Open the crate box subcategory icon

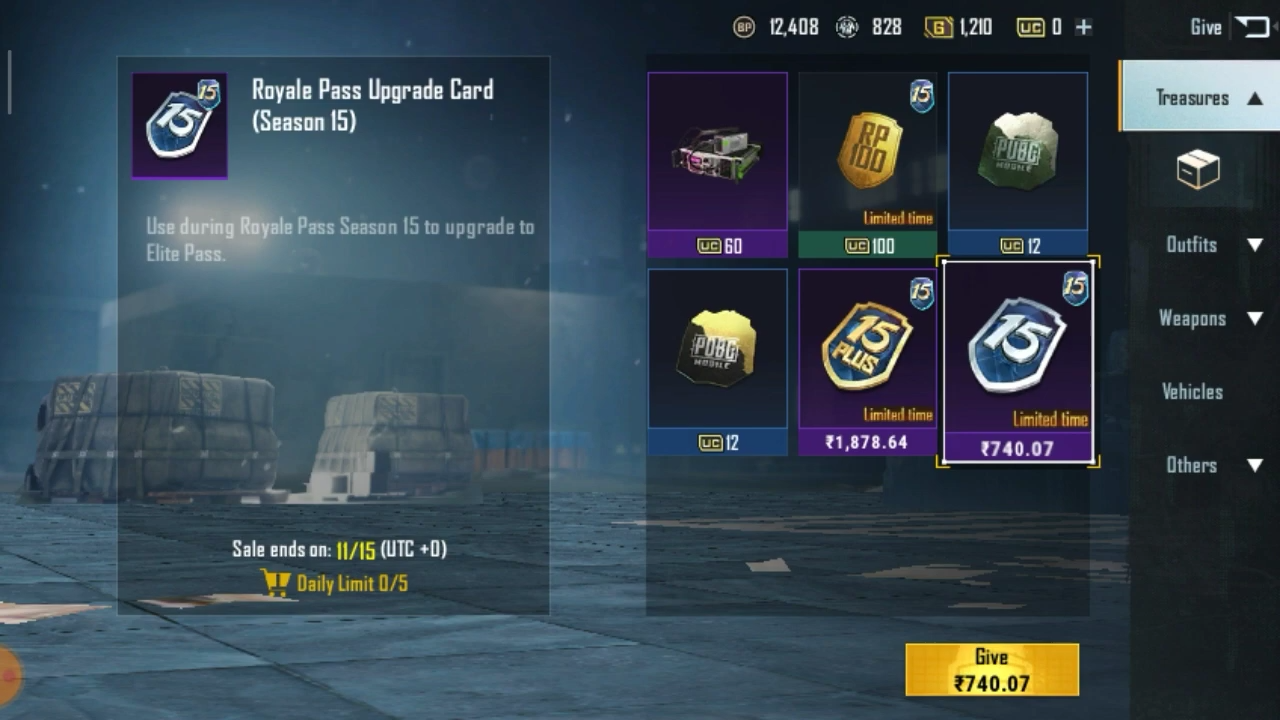pyautogui.click(x=1198, y=170)
